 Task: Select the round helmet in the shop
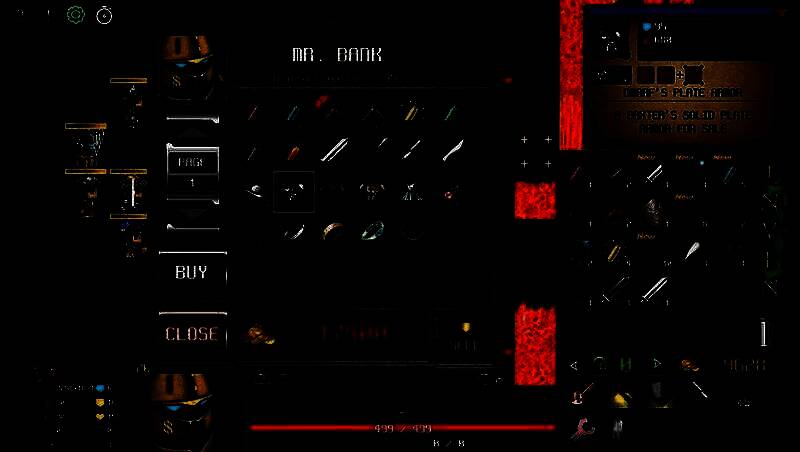click(256, 190)
